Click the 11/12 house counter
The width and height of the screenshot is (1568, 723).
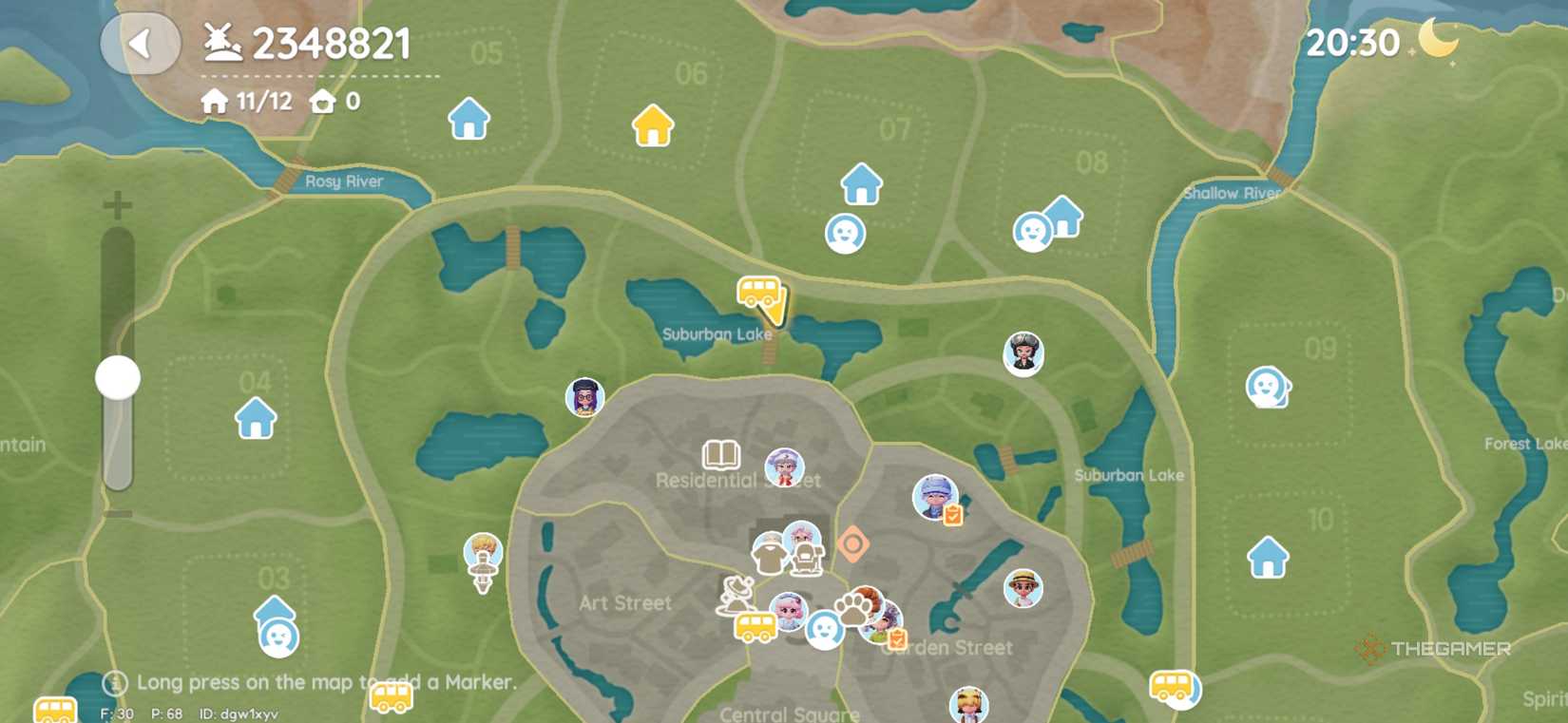pyautogui.click(x=241, y=100)
